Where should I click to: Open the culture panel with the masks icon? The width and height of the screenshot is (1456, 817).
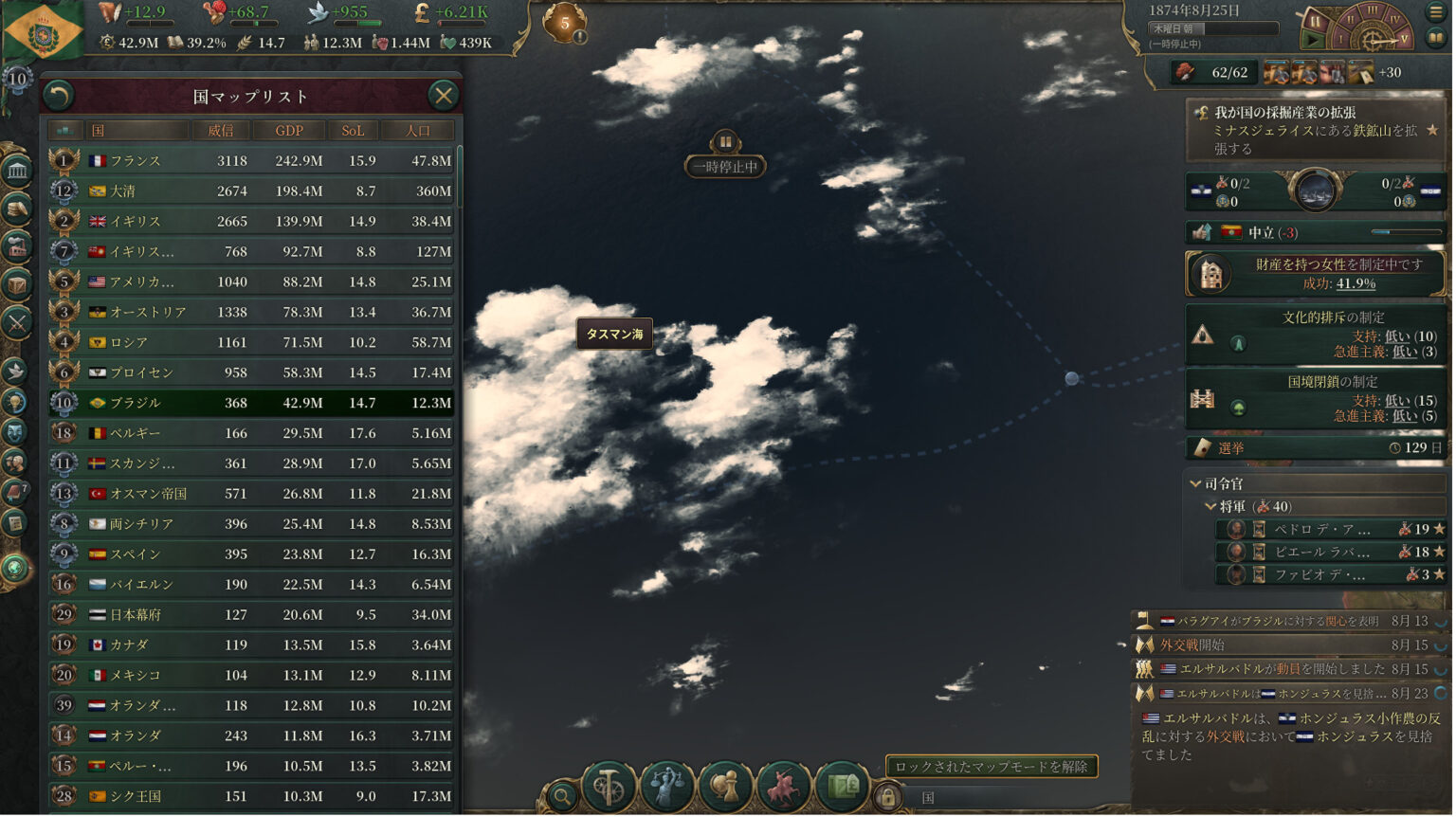point(15,432)
